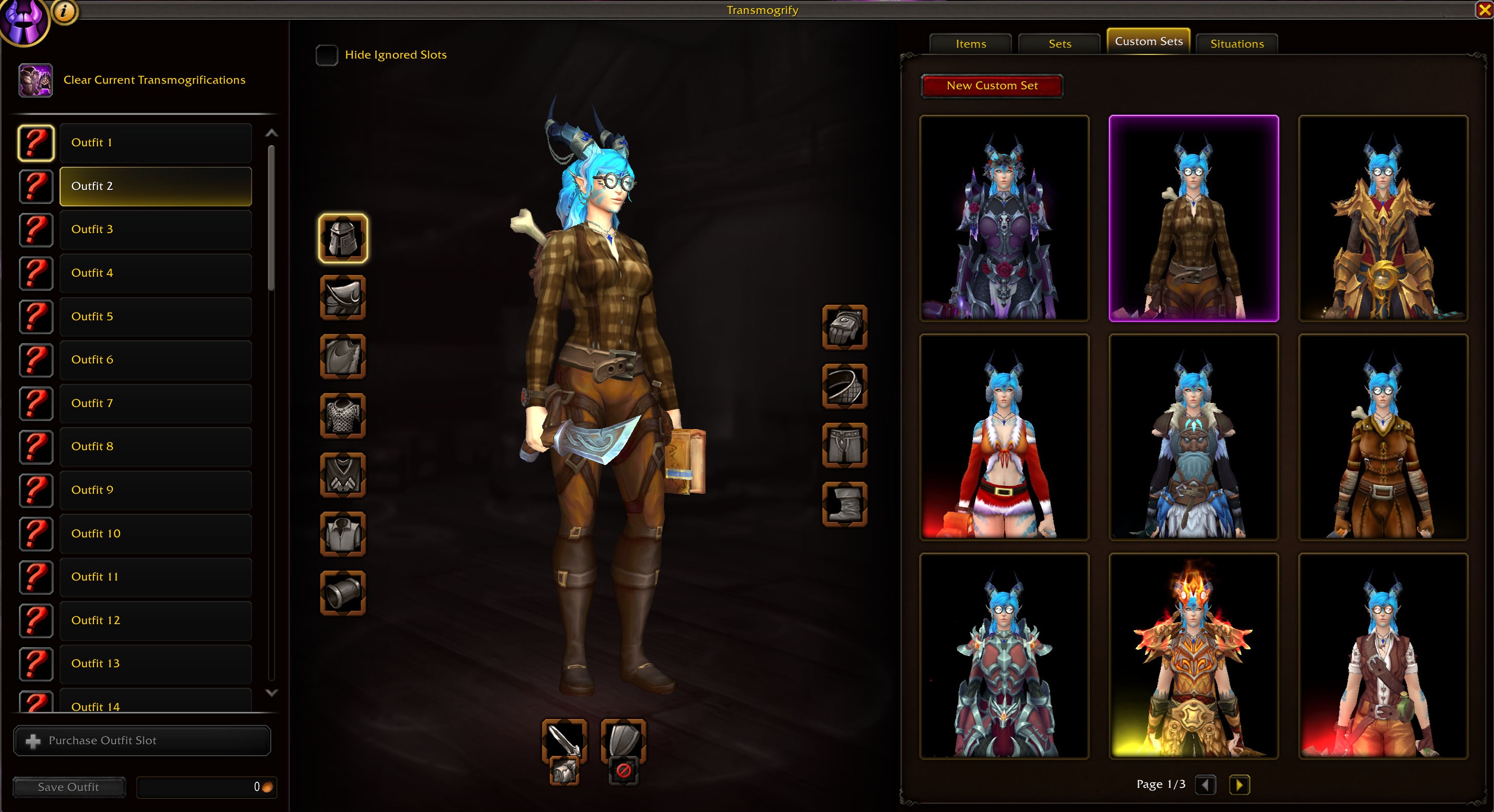Pick the shoulder armor slot

click(343, 298)
